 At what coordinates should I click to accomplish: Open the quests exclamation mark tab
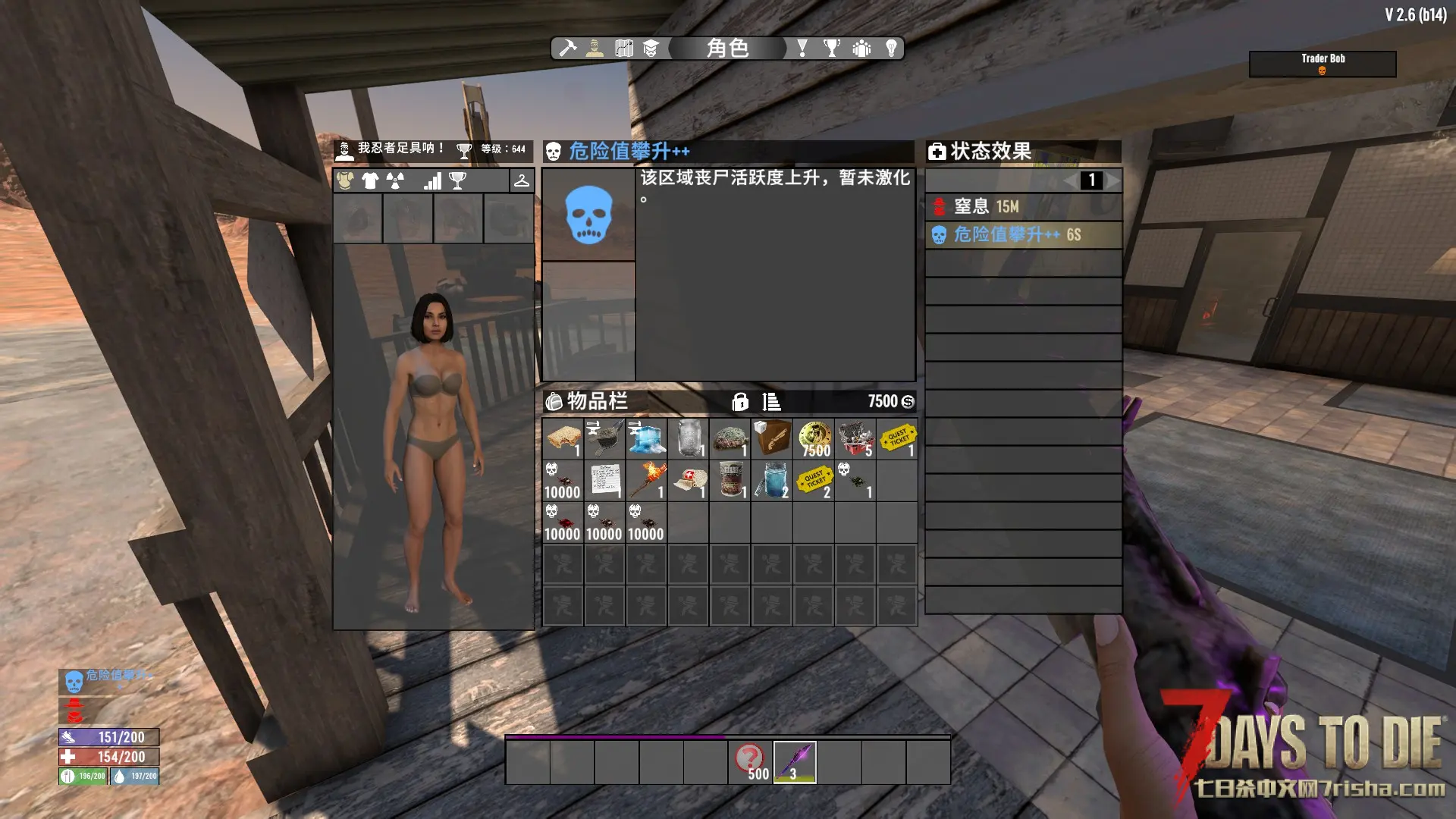pos(802,49)
